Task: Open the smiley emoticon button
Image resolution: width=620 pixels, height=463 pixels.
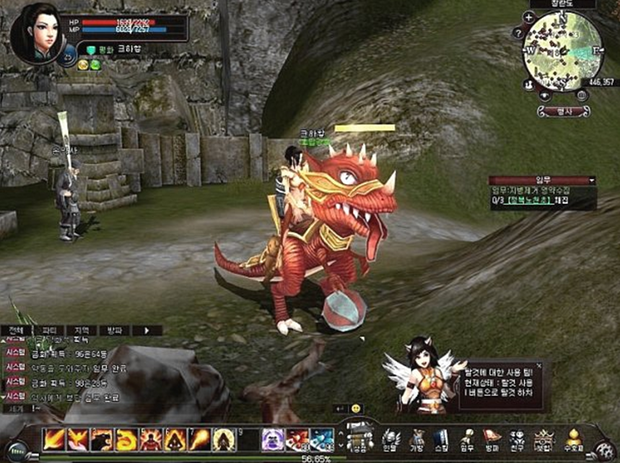Action: [x=356, y=408]
